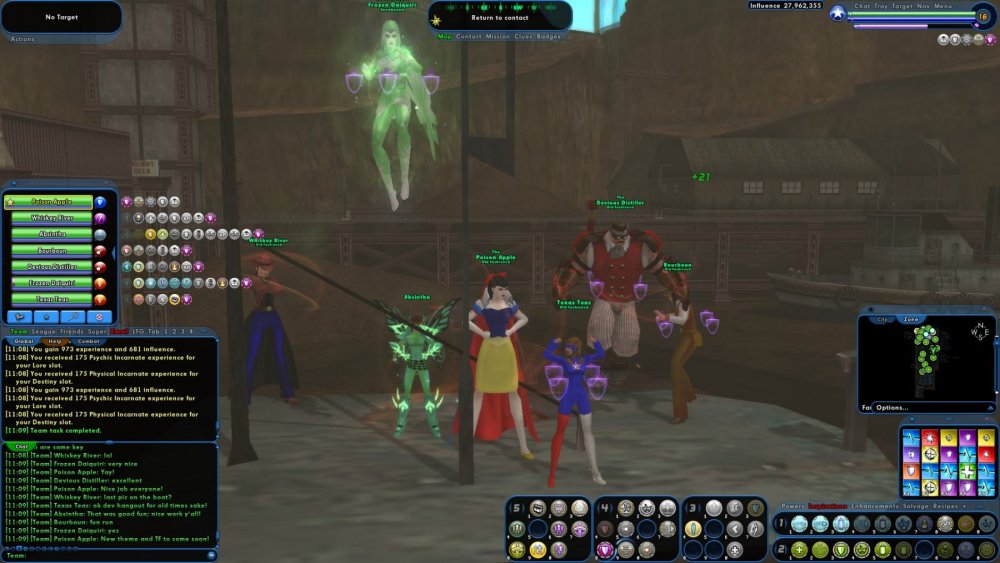Open the Global chat tab
The height and width of the screenshot is (563, 1000).
tap(22, 341)
